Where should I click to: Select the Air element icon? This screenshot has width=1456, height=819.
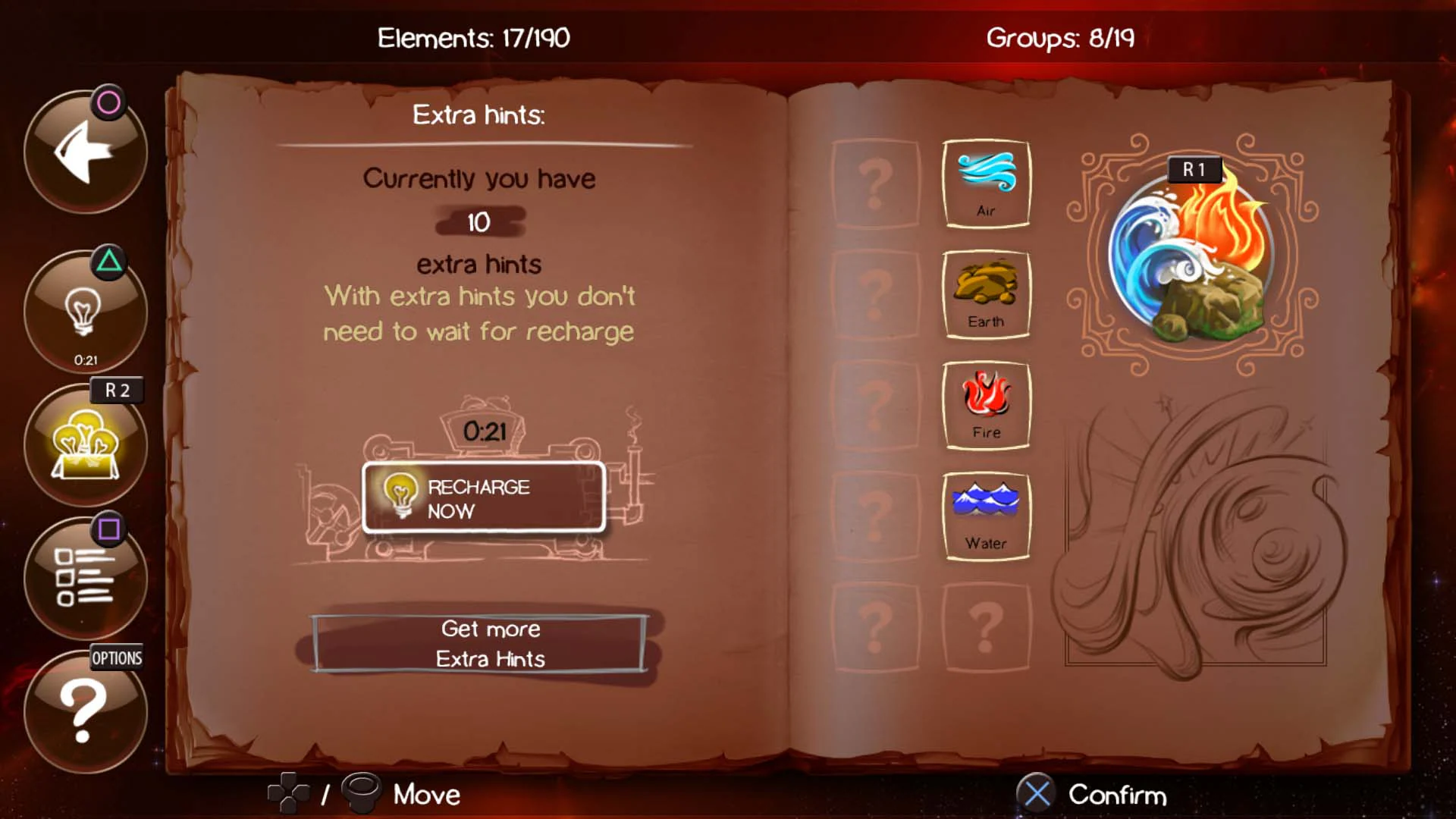click(x=986, y=182)
